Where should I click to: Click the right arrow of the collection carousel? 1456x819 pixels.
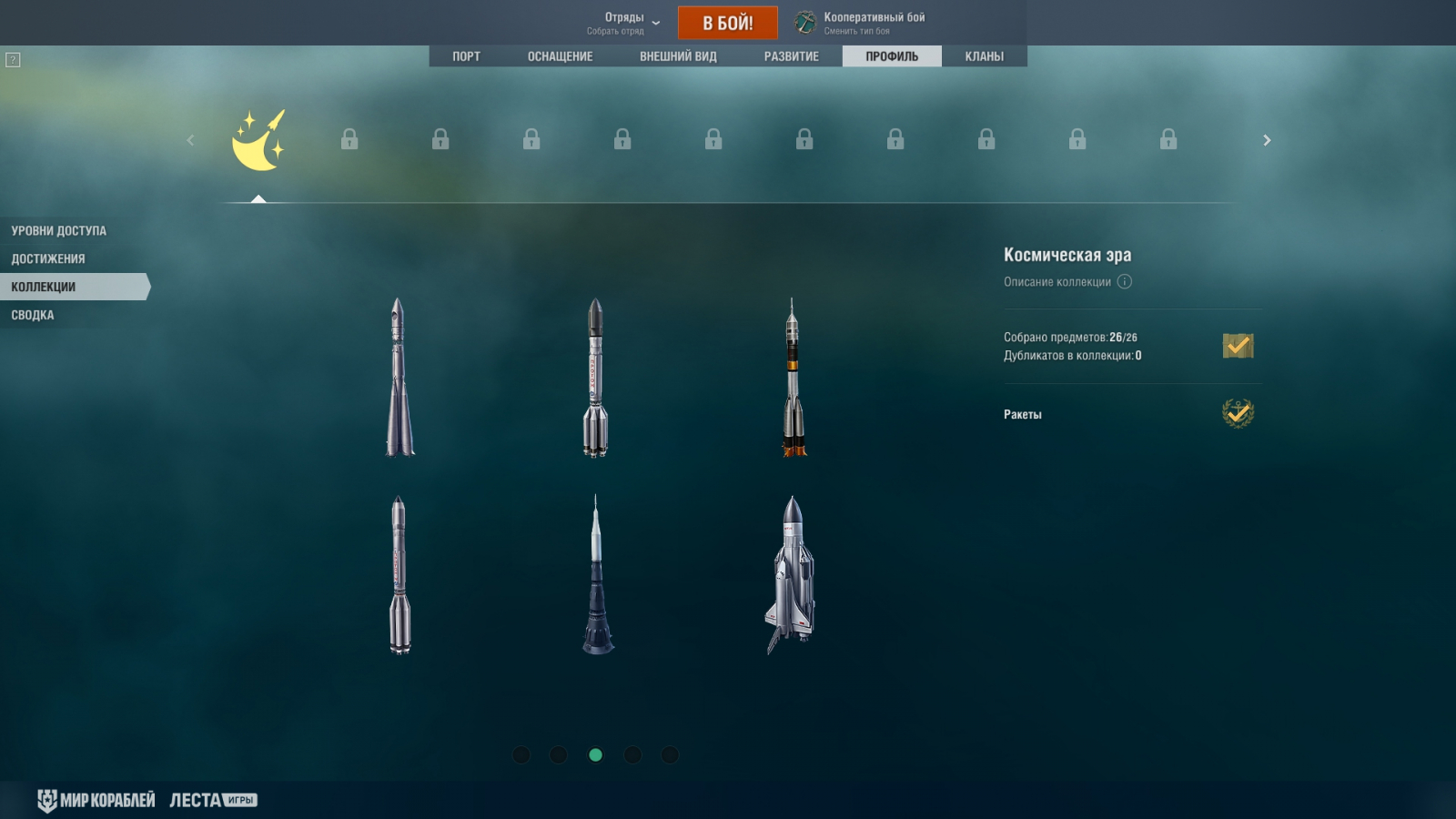coord(1266,140)
